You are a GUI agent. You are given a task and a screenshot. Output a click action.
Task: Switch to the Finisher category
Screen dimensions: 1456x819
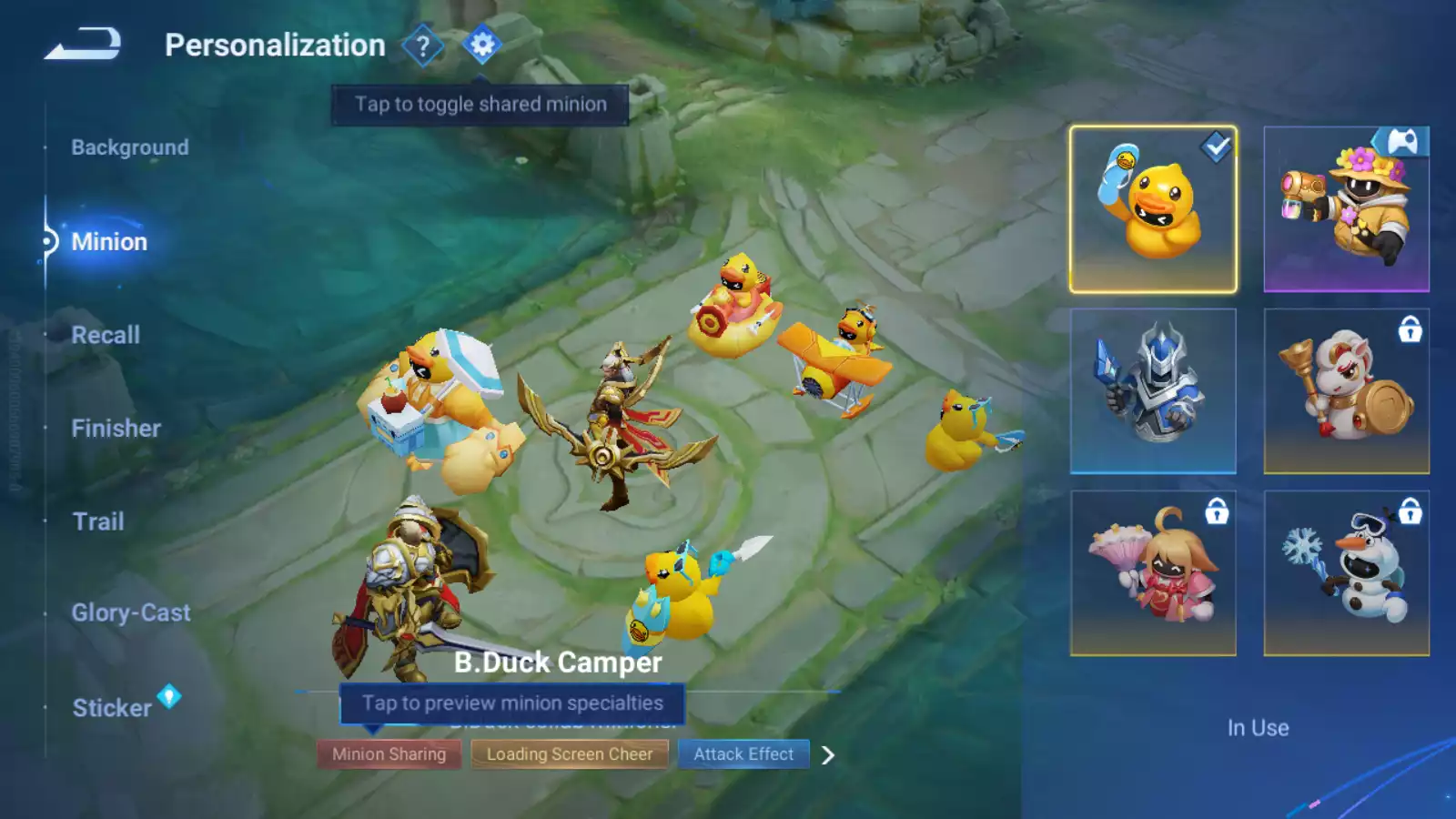[x=116, y=429]
